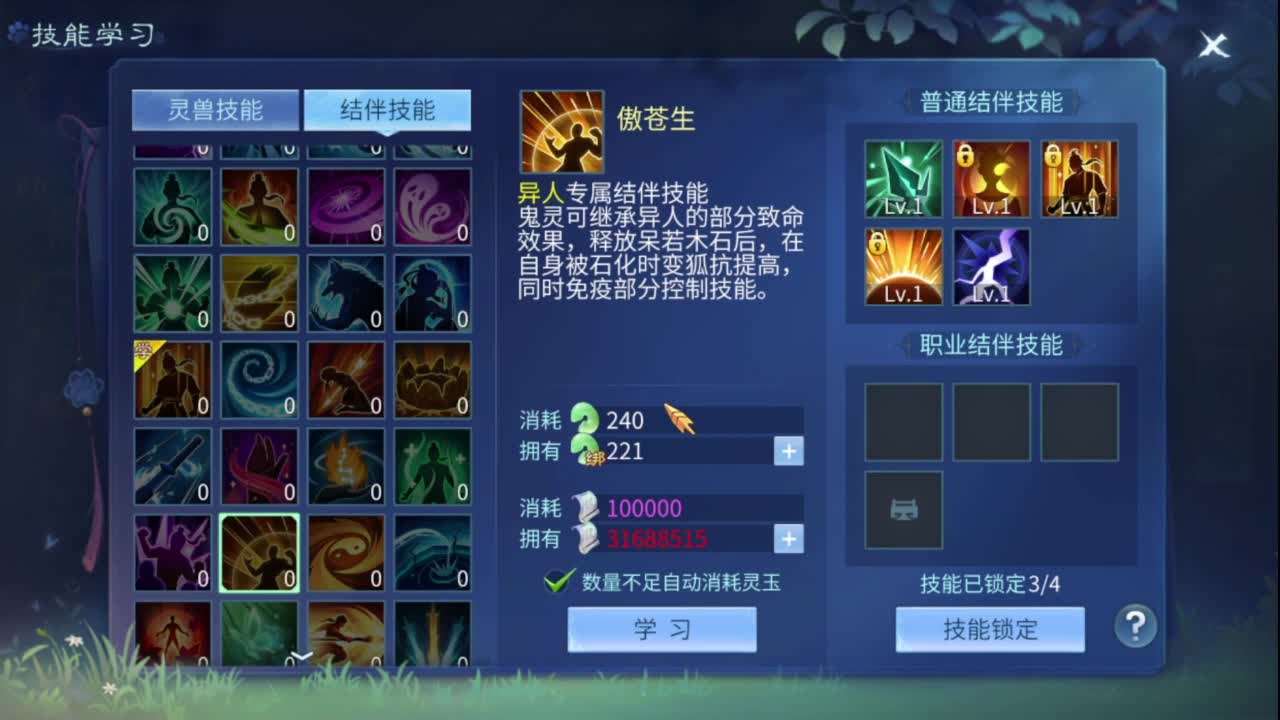
Task: Select the green crystal Lv.1 partner skill
Action: pyautogui.click(x=903, y=180)
